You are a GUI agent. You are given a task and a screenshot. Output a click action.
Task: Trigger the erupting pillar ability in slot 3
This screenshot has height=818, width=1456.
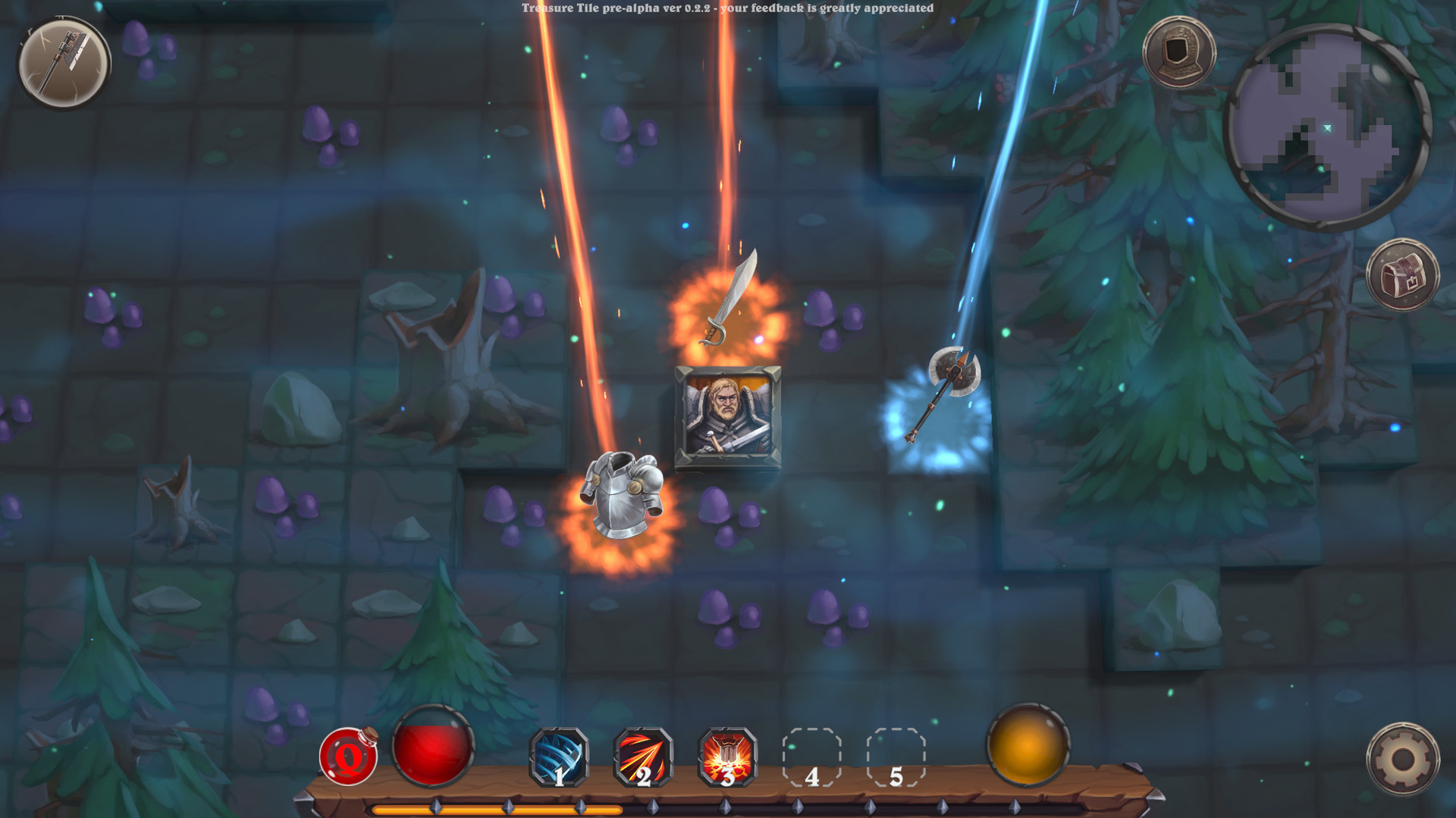726,757
